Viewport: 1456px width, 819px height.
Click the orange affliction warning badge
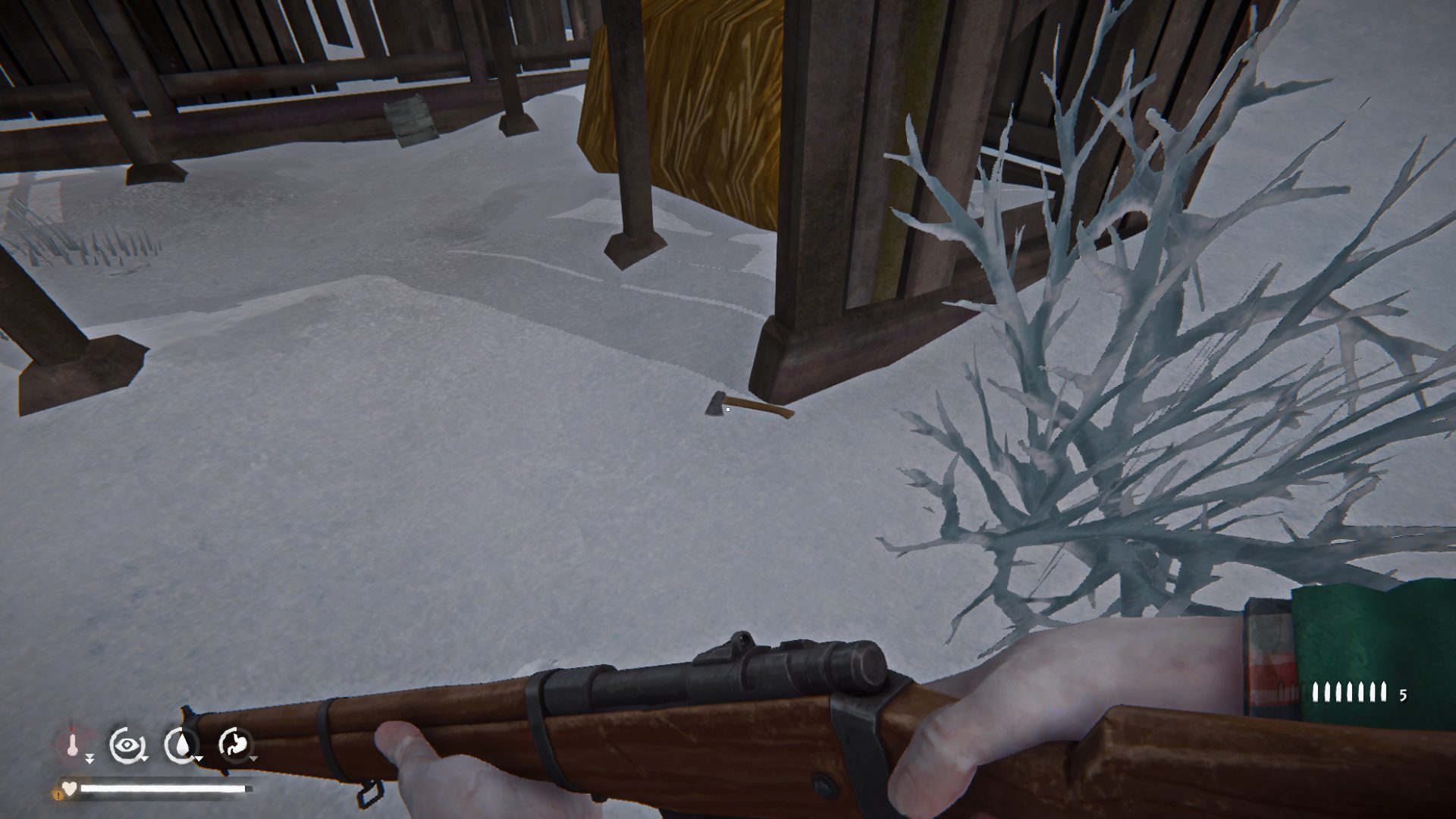[58, 794]
